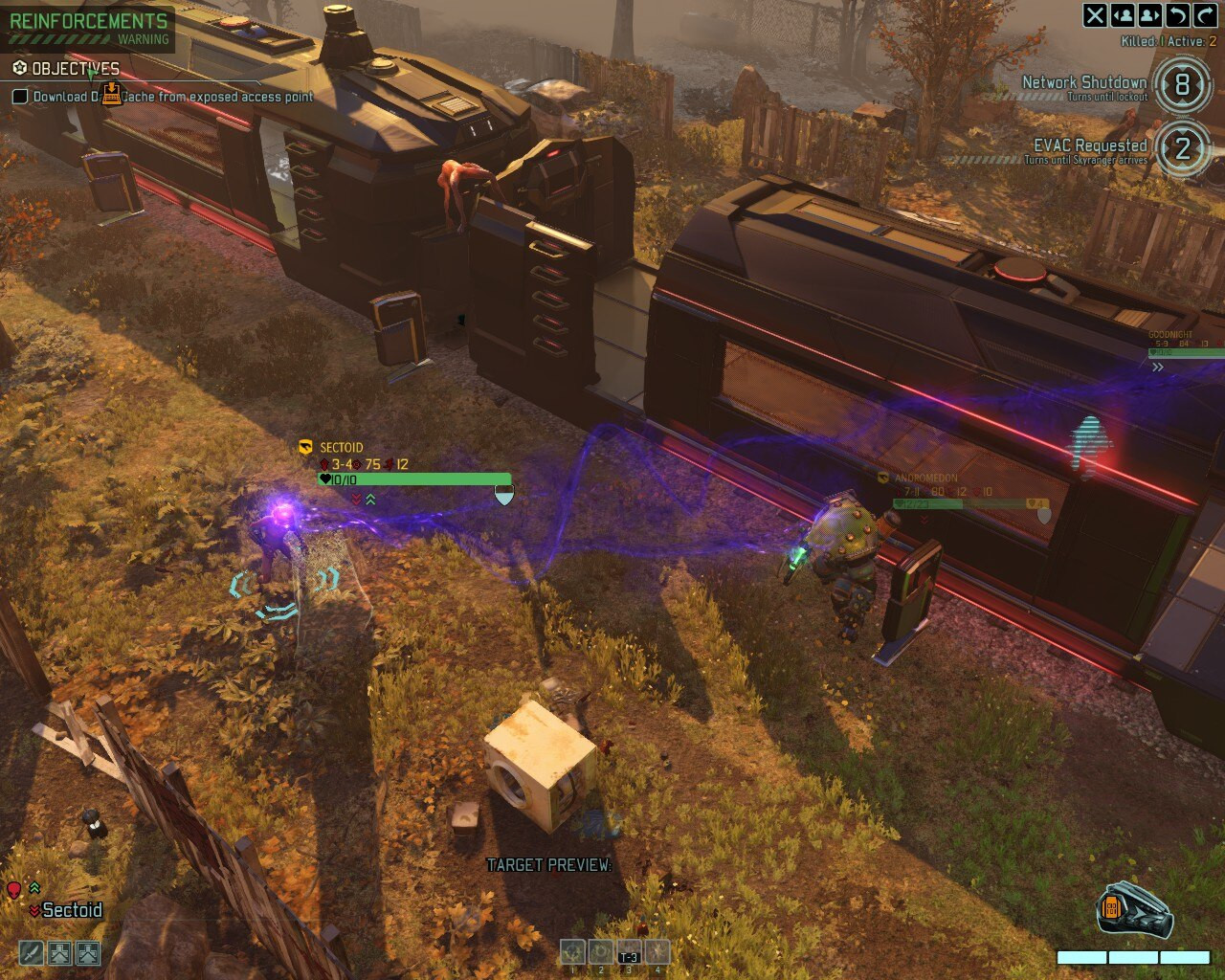This screenshot has height=980, width=1225.
Task: Activate the sword perk icon
Action: [x=32, y=952]
